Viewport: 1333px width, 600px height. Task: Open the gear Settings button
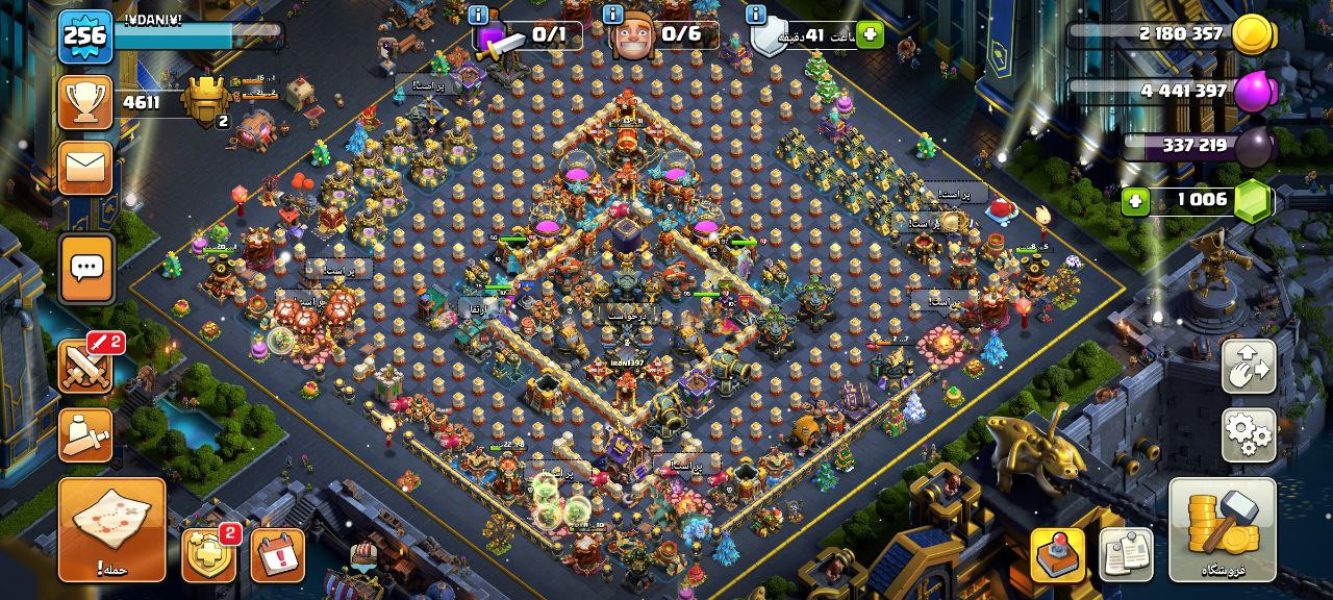pyautogui.click(x=1248, y=434)
